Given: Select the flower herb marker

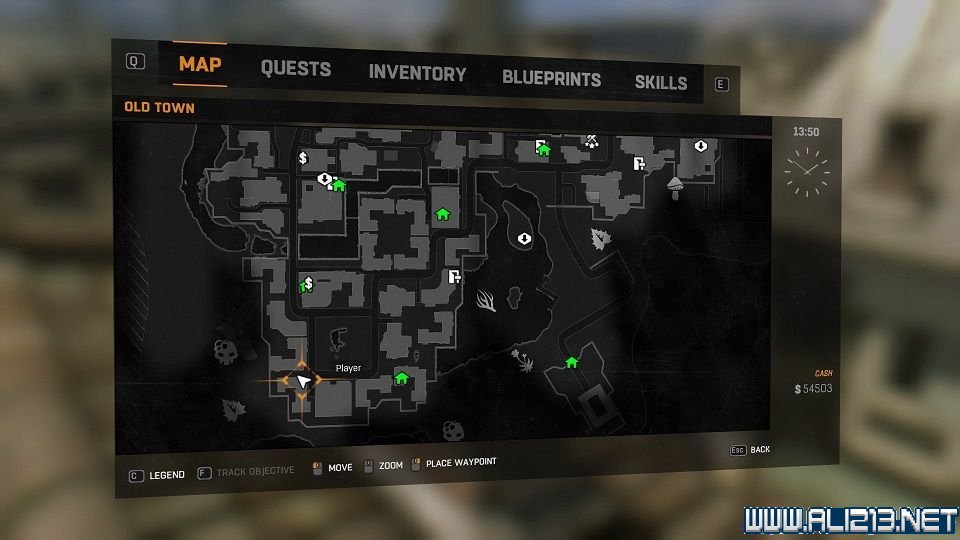Looking at the screenshot, I should point(520,360).
